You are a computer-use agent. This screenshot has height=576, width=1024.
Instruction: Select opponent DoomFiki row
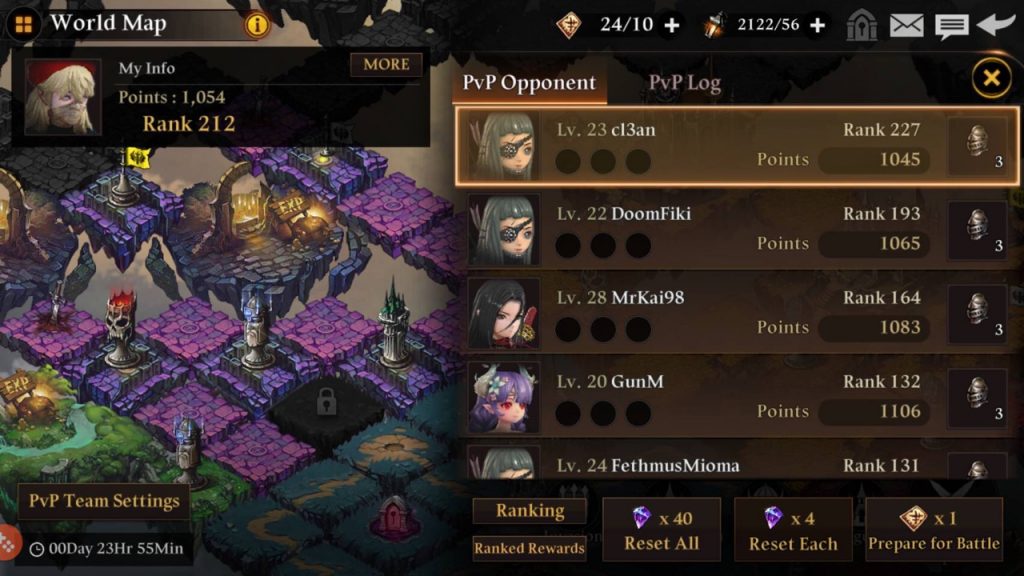[700, 230]
